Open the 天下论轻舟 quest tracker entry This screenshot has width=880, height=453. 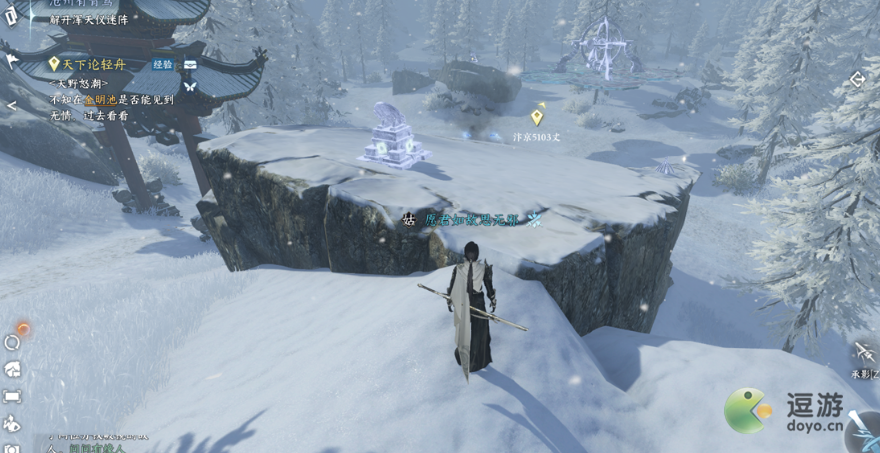[96, 64]
